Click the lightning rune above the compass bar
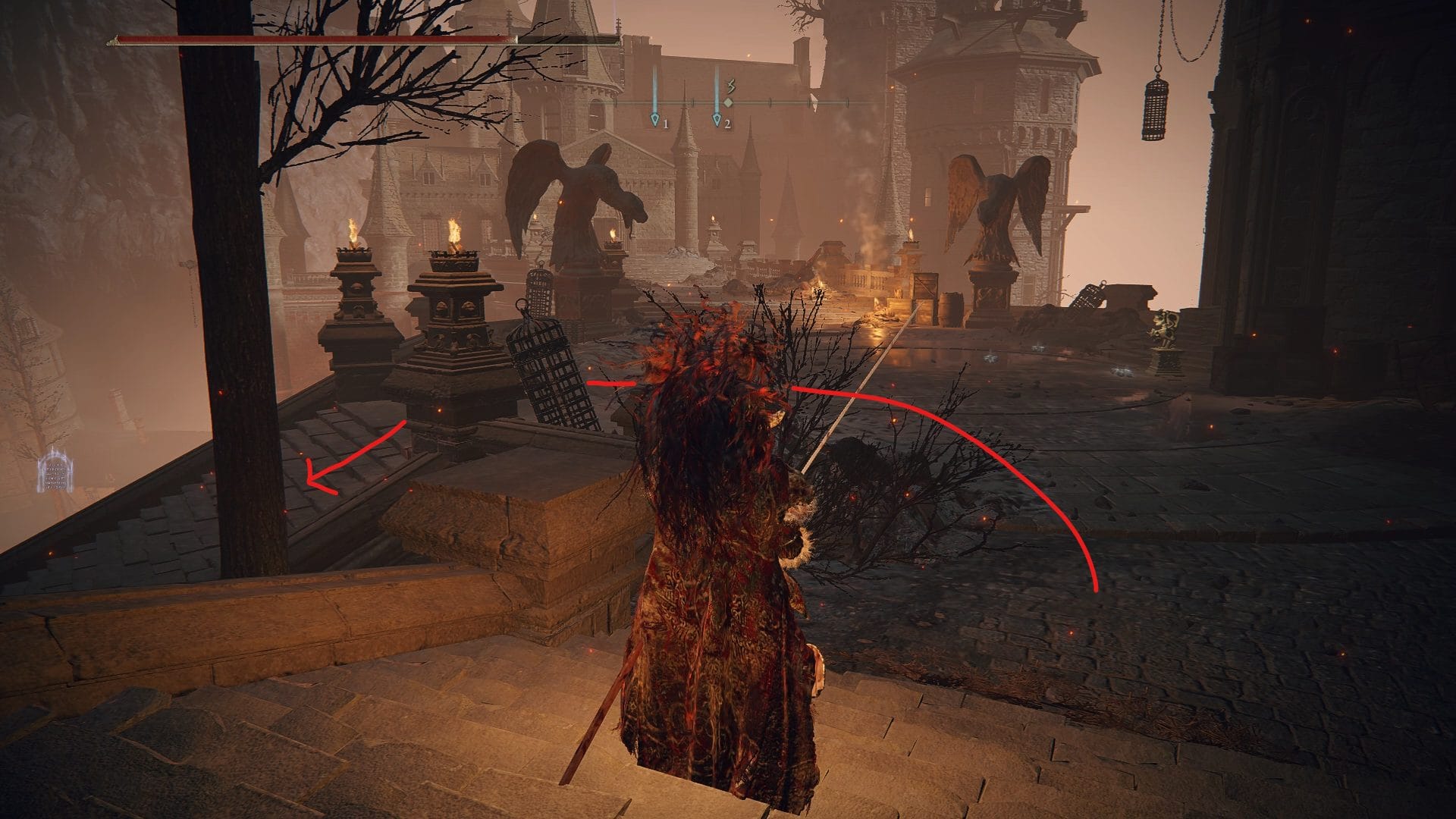 coord(730,86)
